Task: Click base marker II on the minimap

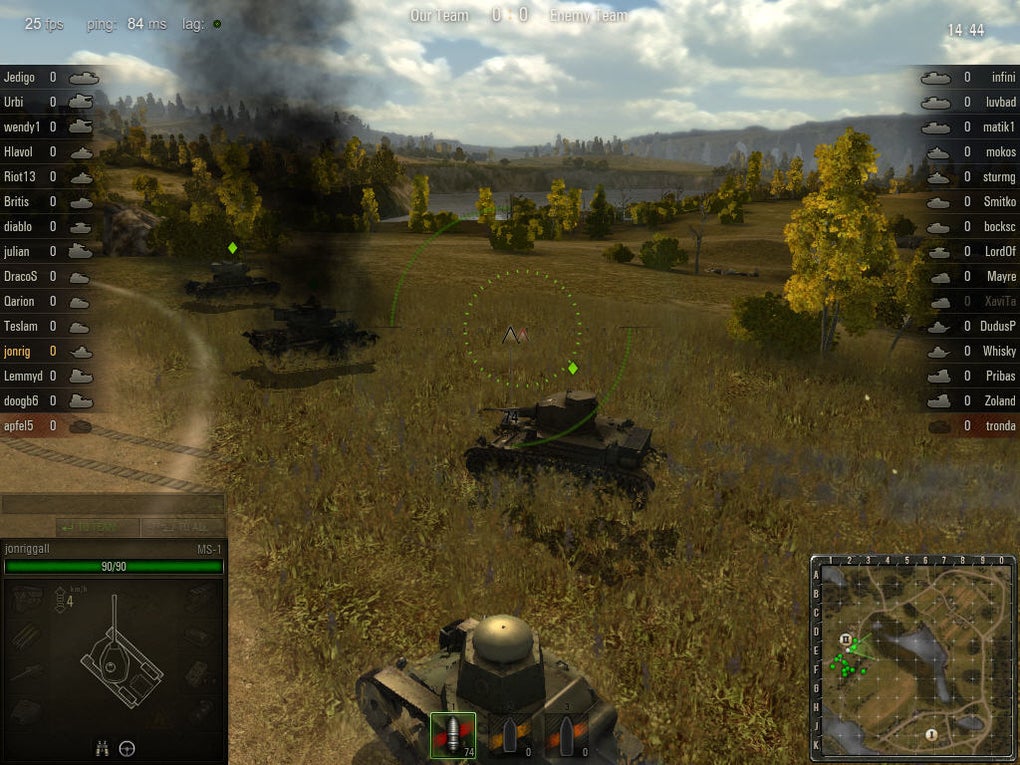Action: tap(846, 638)
